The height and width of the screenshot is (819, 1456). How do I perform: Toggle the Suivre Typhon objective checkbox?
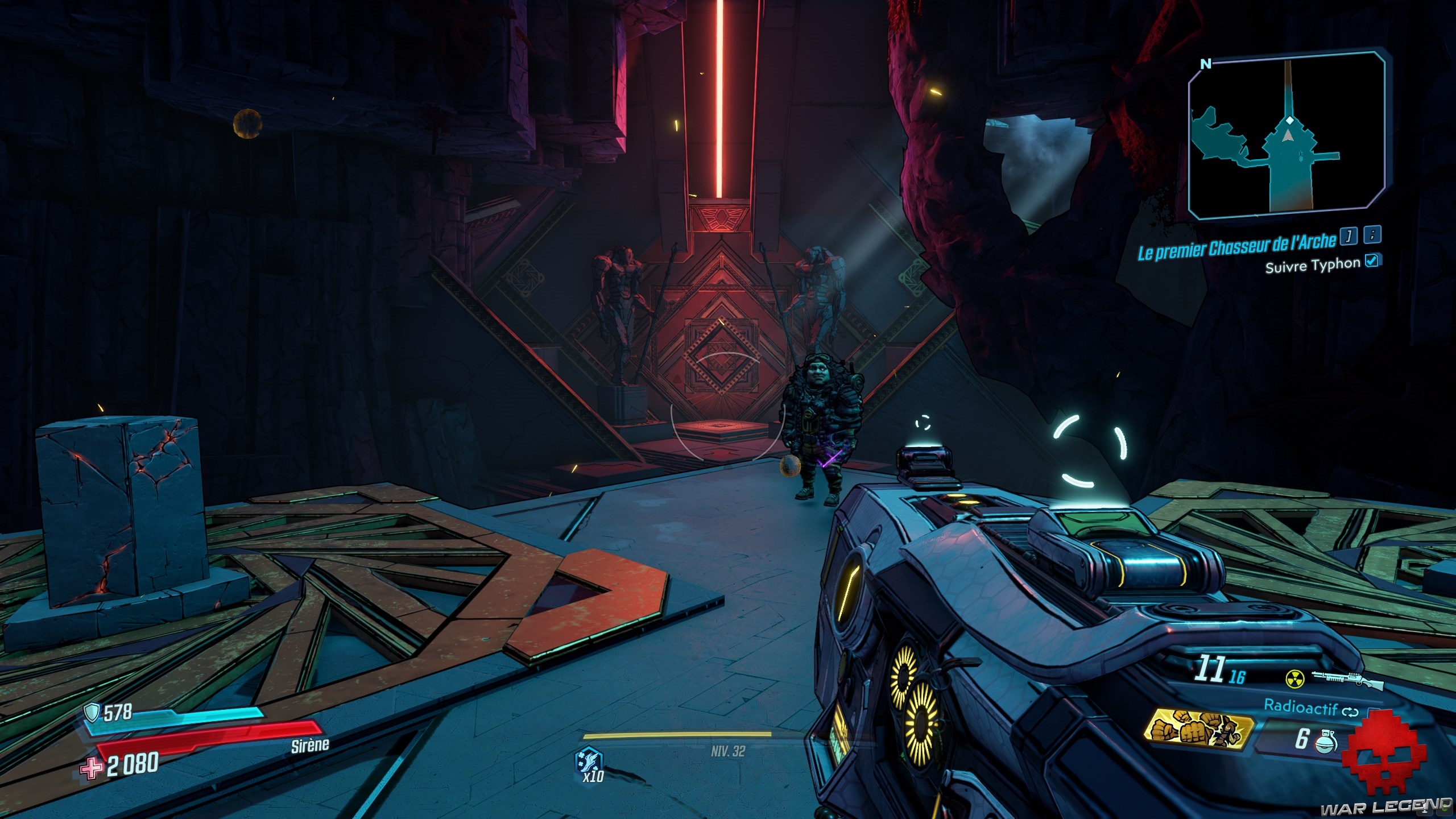[x=1372, y=260]
